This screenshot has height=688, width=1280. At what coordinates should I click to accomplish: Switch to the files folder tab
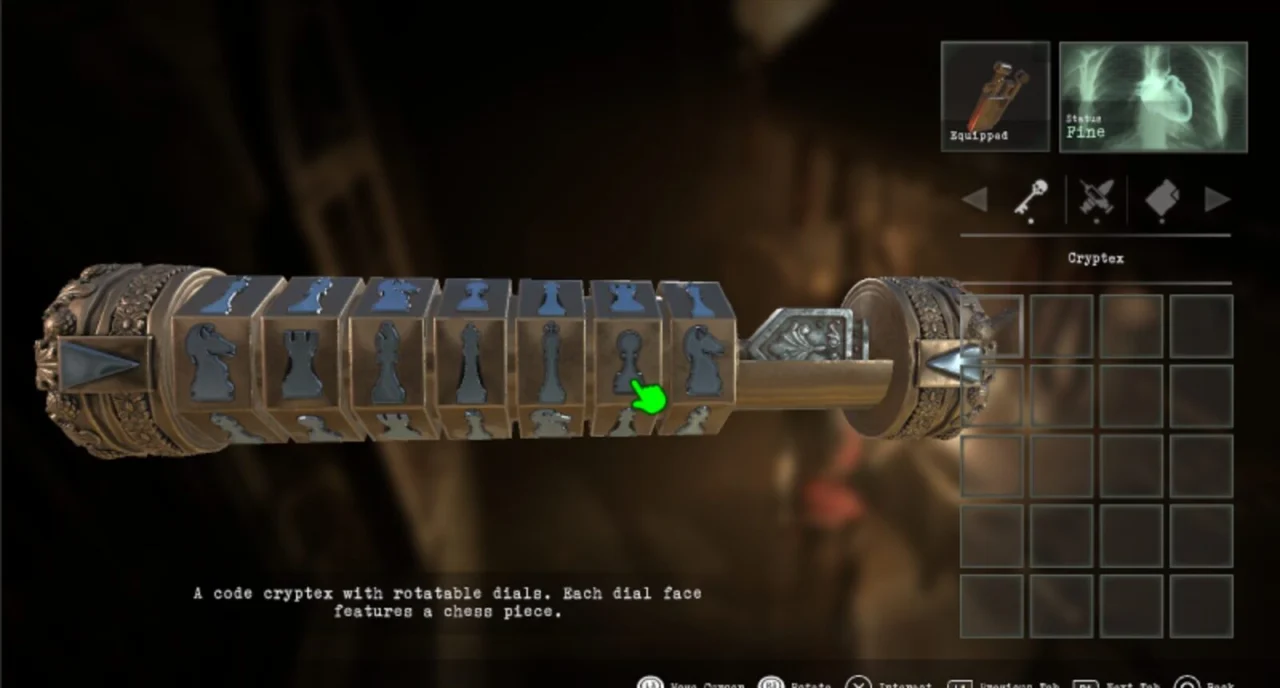click(x=1161, y=199)
